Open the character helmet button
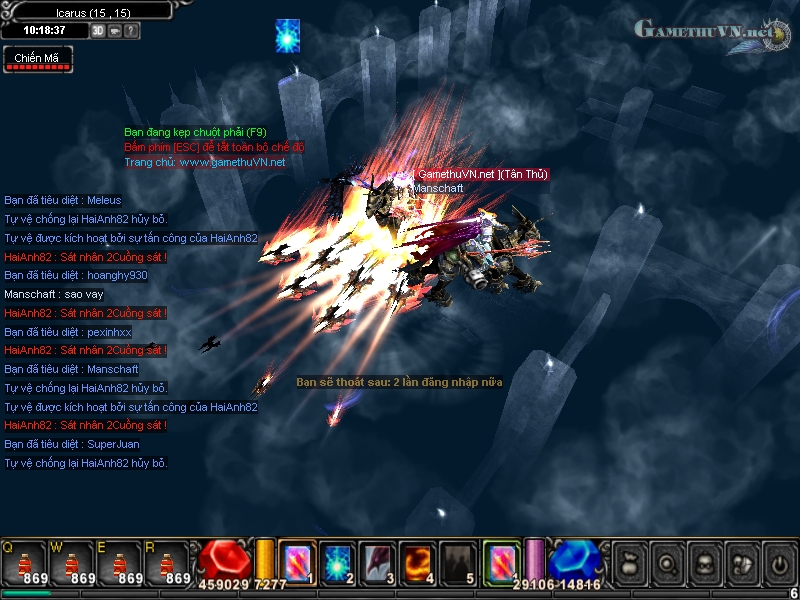The image size is (800, 600). pyautogui.click(x=704, y=564)
